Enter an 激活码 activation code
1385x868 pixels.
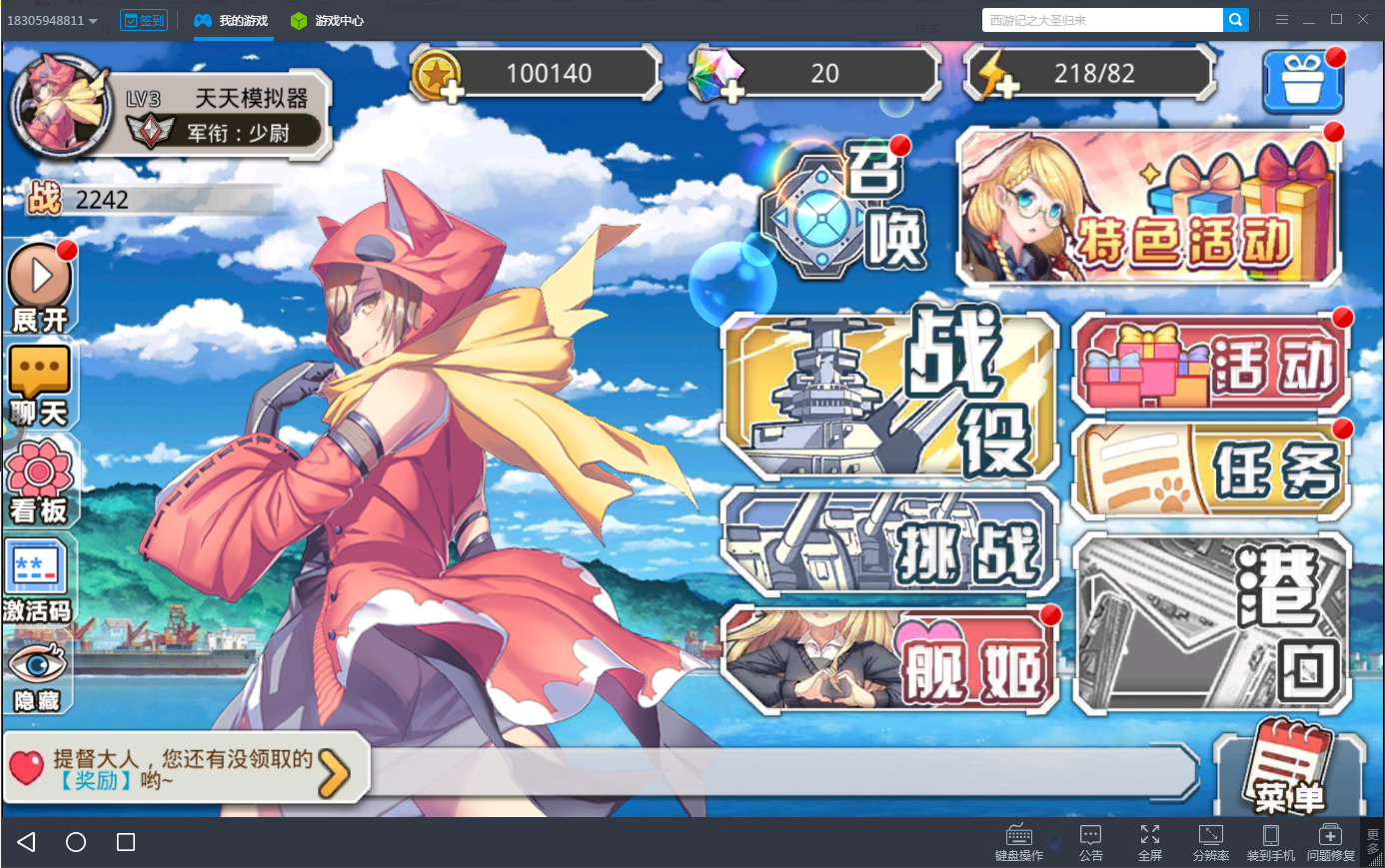point(40,577)
